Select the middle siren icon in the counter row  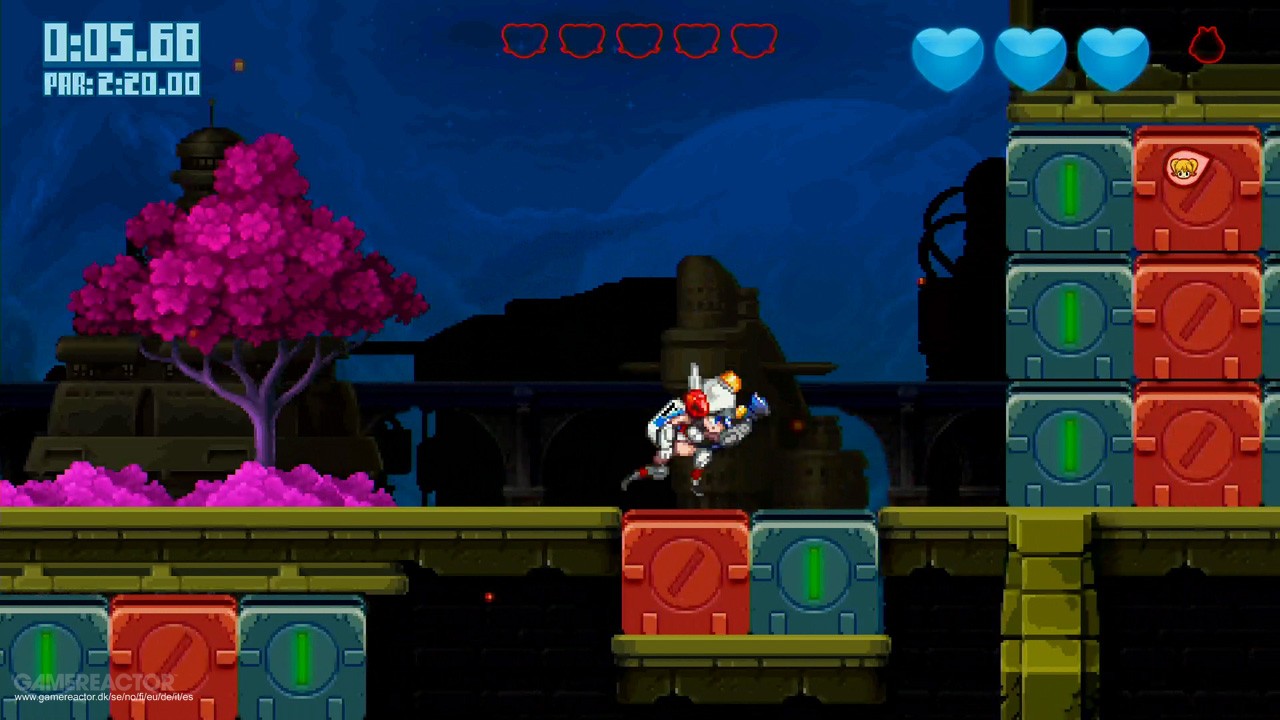click(x=639, y=40)
